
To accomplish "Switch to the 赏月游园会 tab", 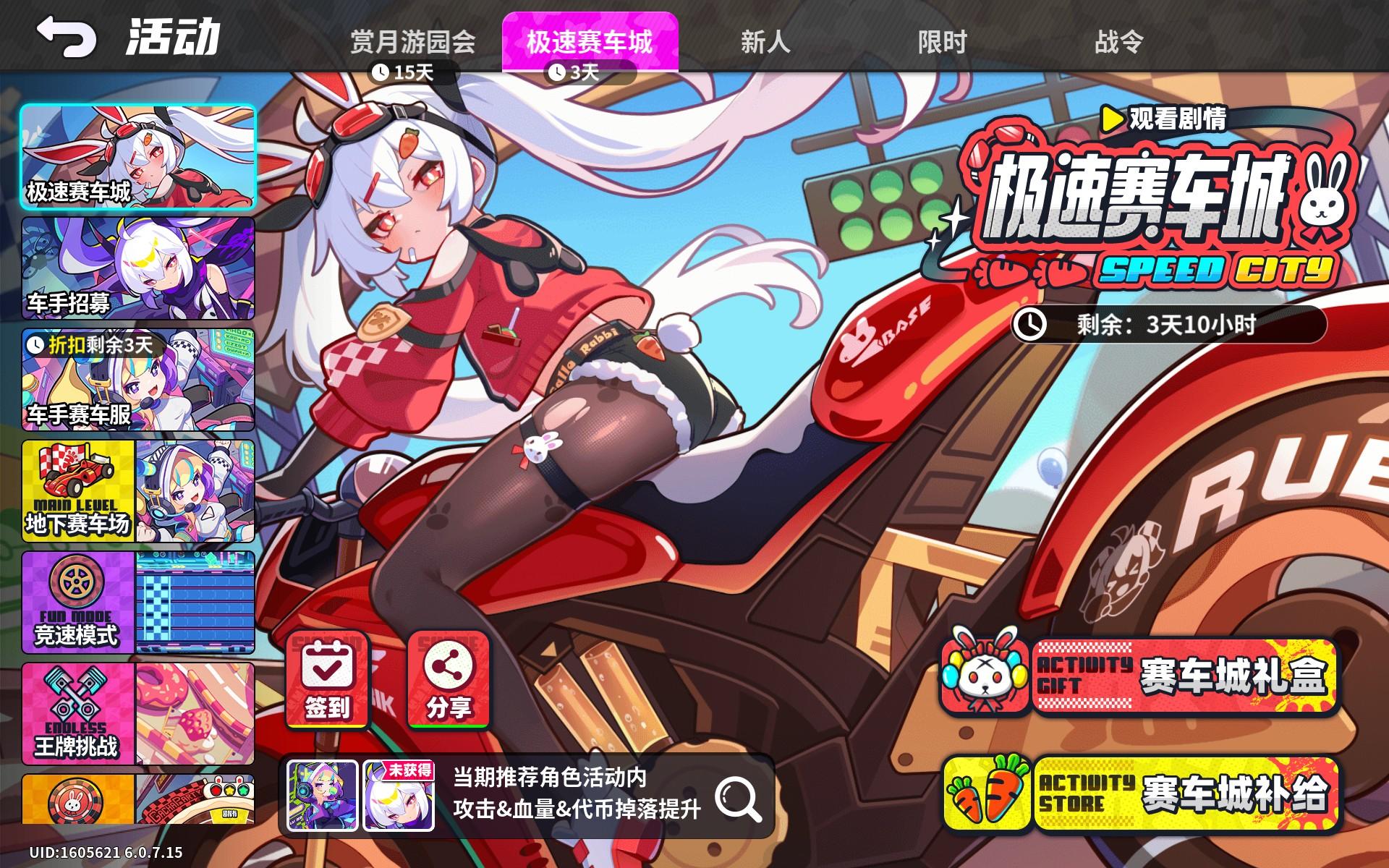I will [x=415, y=43].
